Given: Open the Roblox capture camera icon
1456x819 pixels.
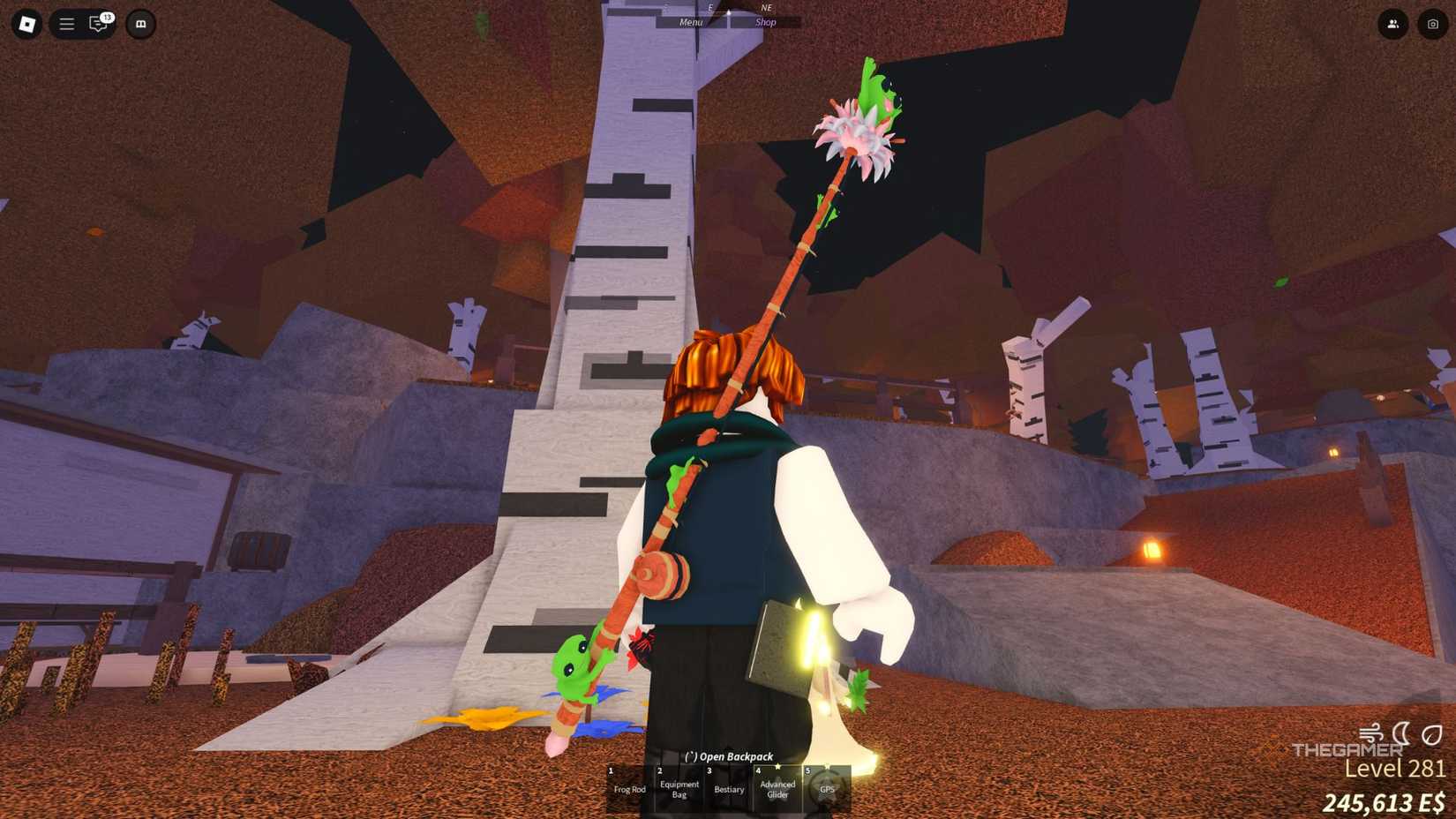Looking at the screenshot, I should point(1431,24).
